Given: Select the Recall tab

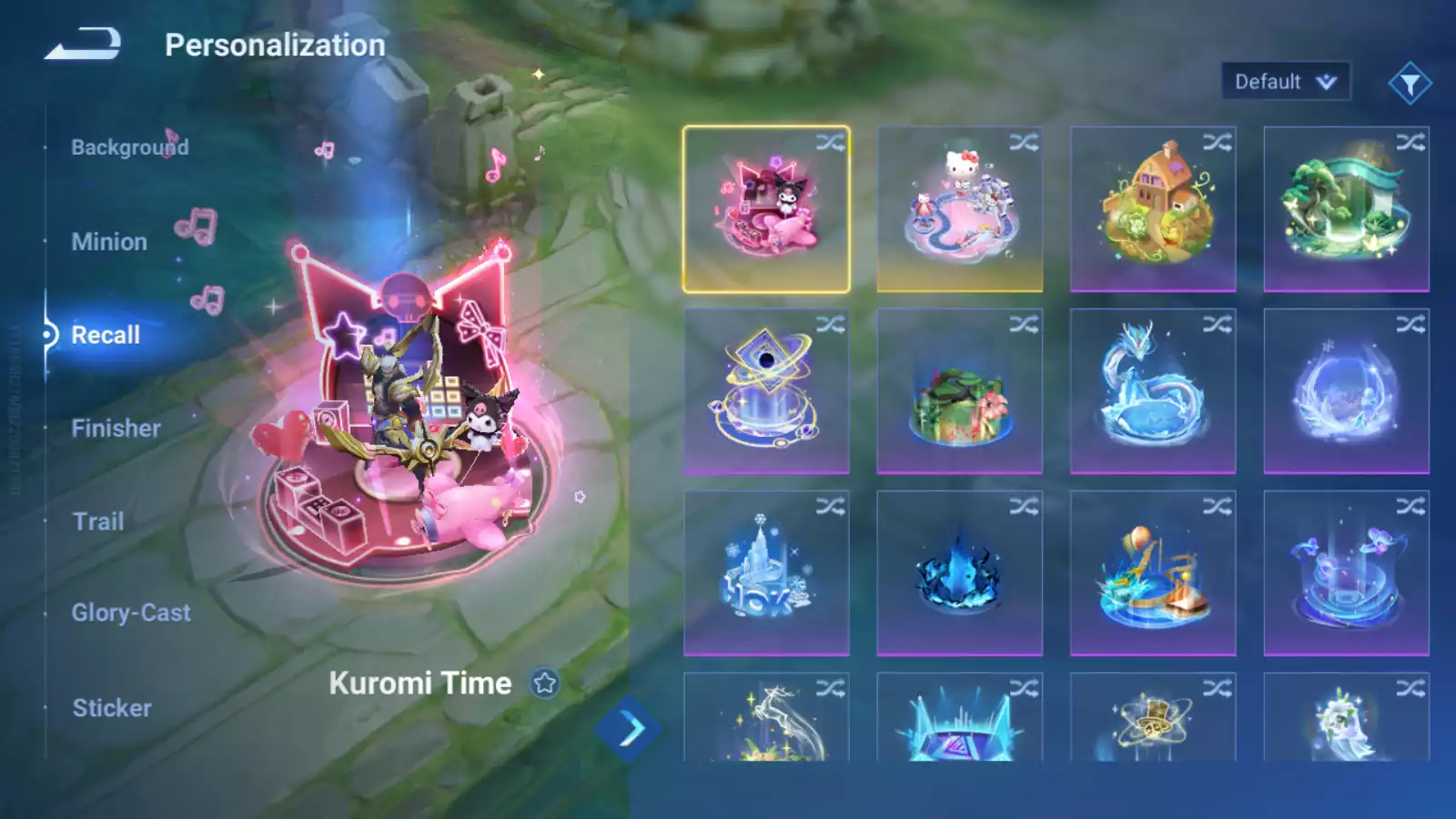Looking at the screenshot, I should (106, 335).
